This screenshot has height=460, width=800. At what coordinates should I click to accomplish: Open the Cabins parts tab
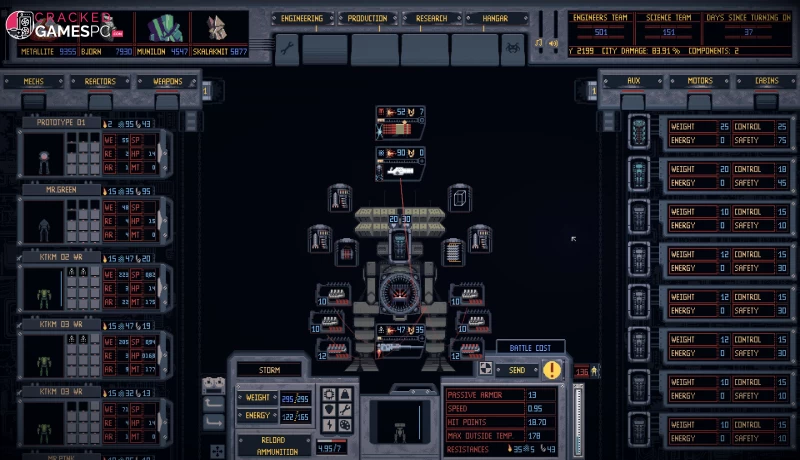pos(765,81)
